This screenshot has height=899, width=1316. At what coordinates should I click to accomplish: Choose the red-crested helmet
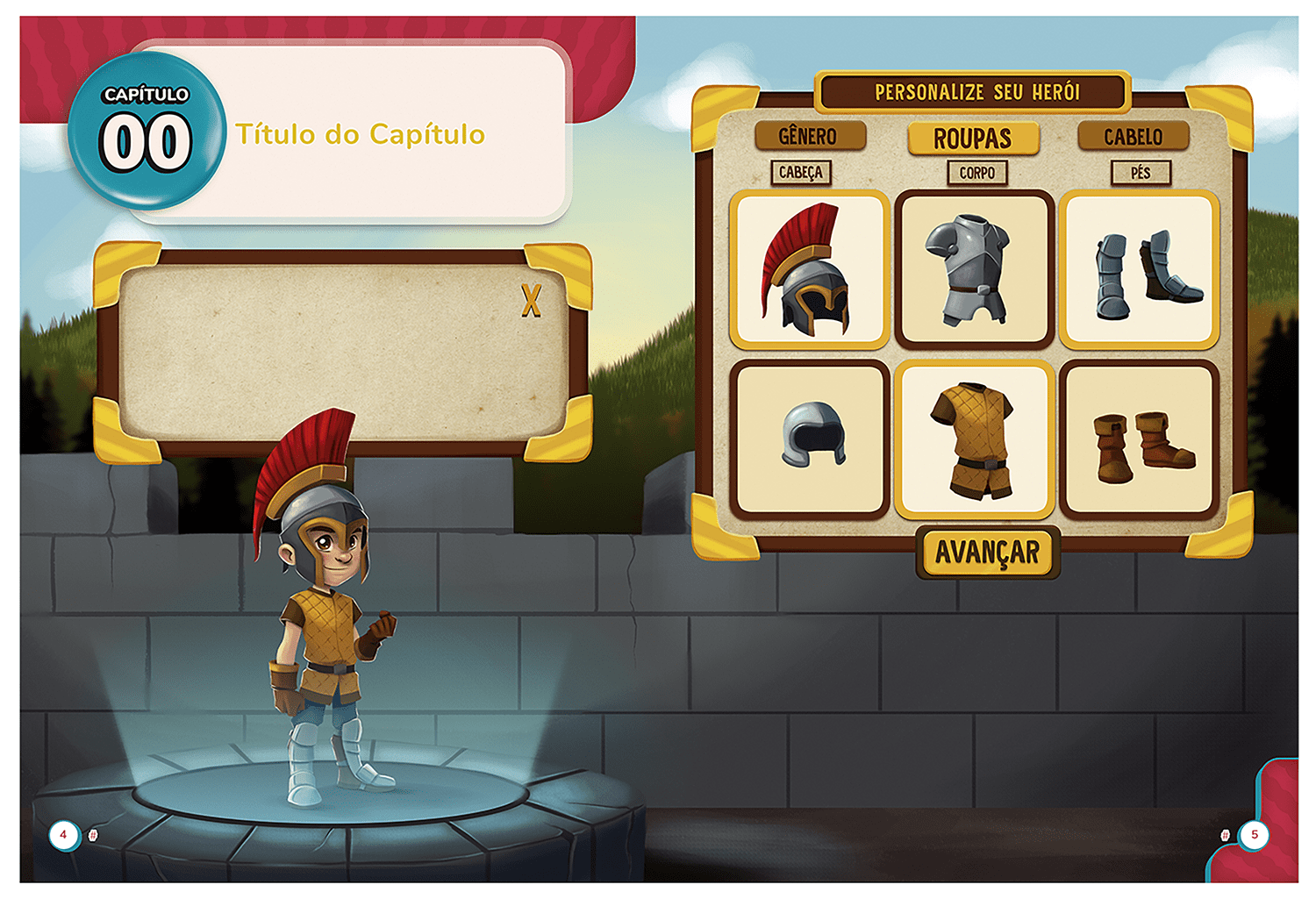tap(810, 269)
